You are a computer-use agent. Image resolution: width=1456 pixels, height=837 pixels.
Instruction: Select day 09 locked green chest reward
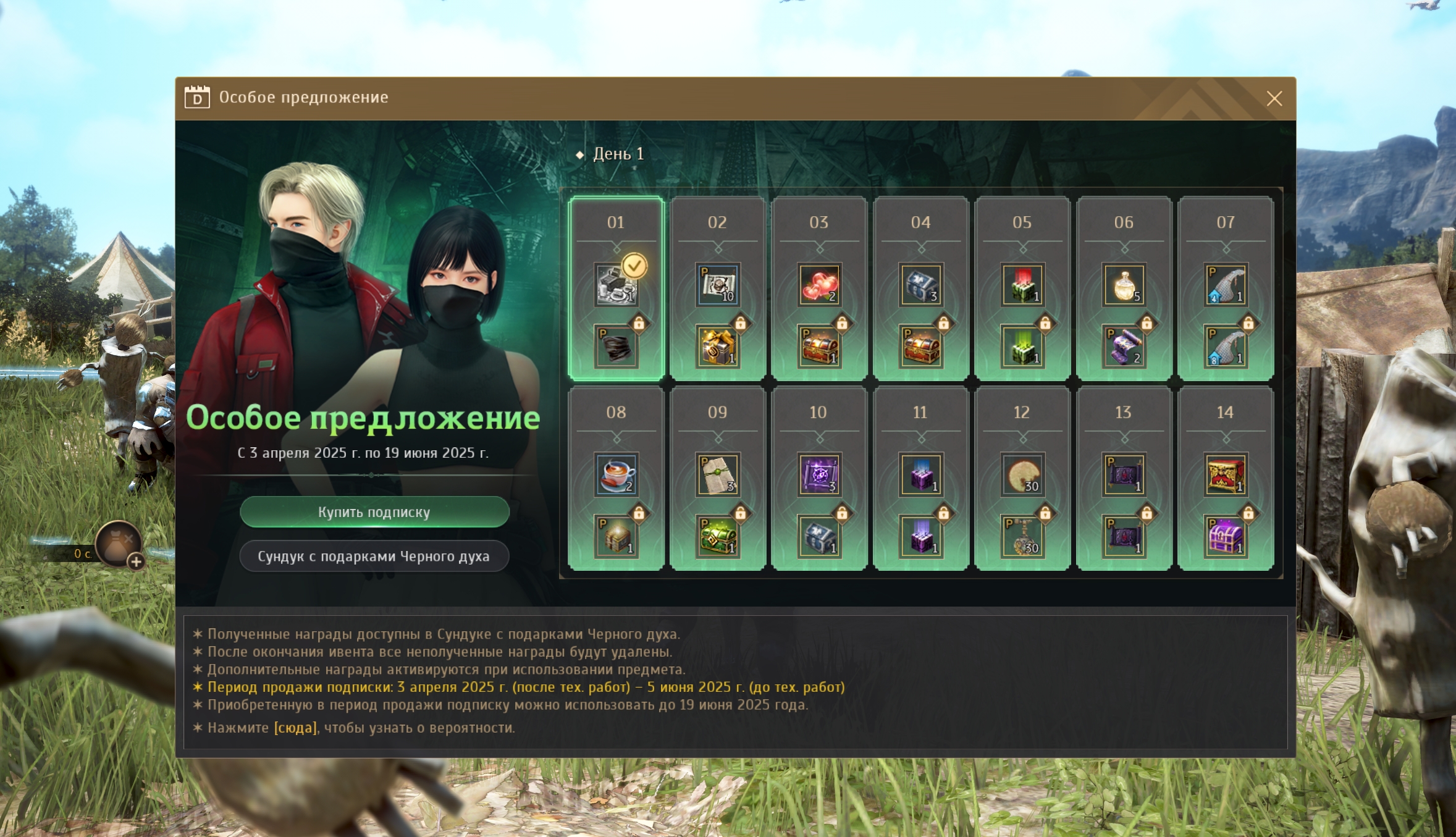coord(717,537)
